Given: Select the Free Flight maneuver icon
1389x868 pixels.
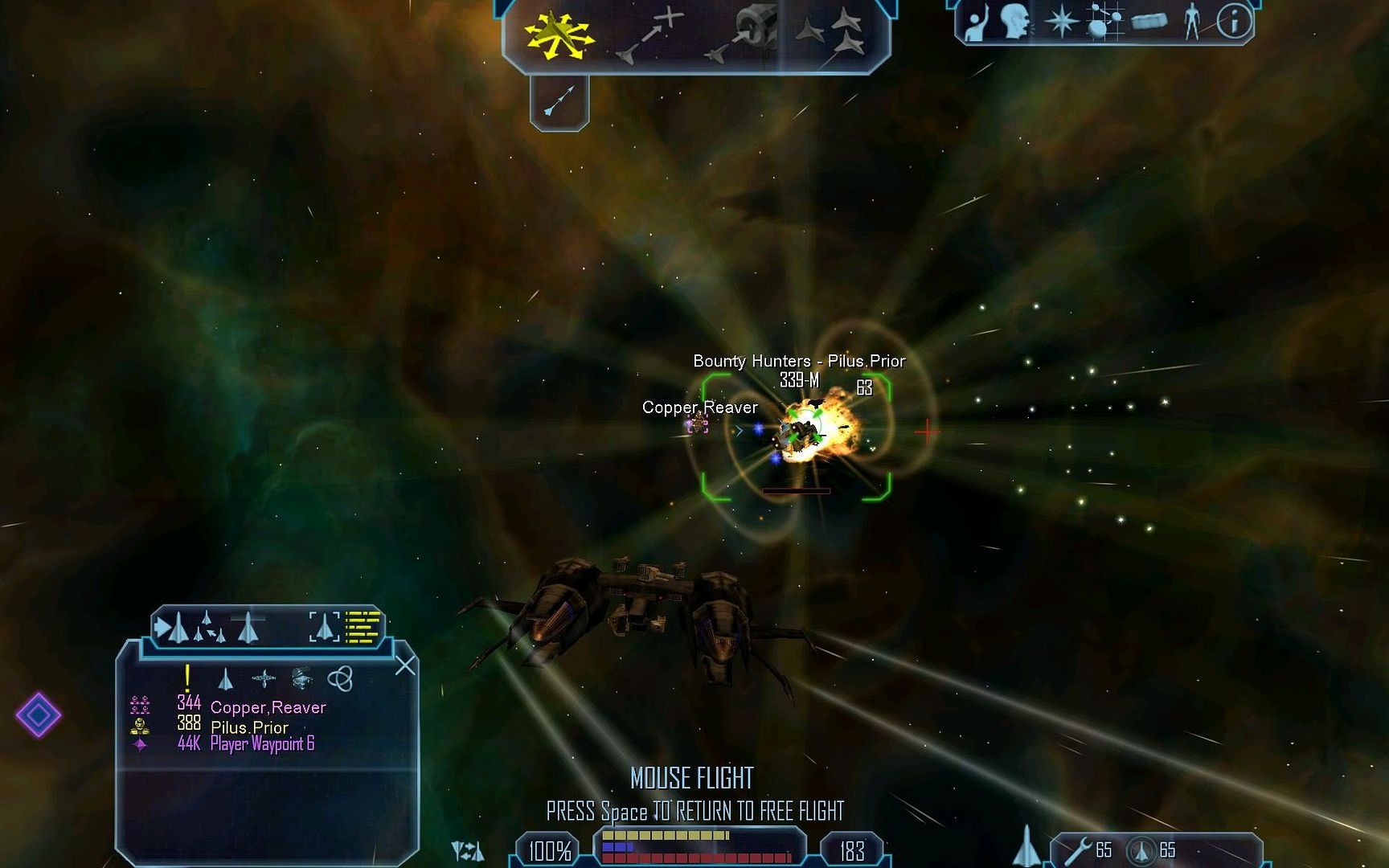Looking at the screenshot, I should tap(557, 35).
